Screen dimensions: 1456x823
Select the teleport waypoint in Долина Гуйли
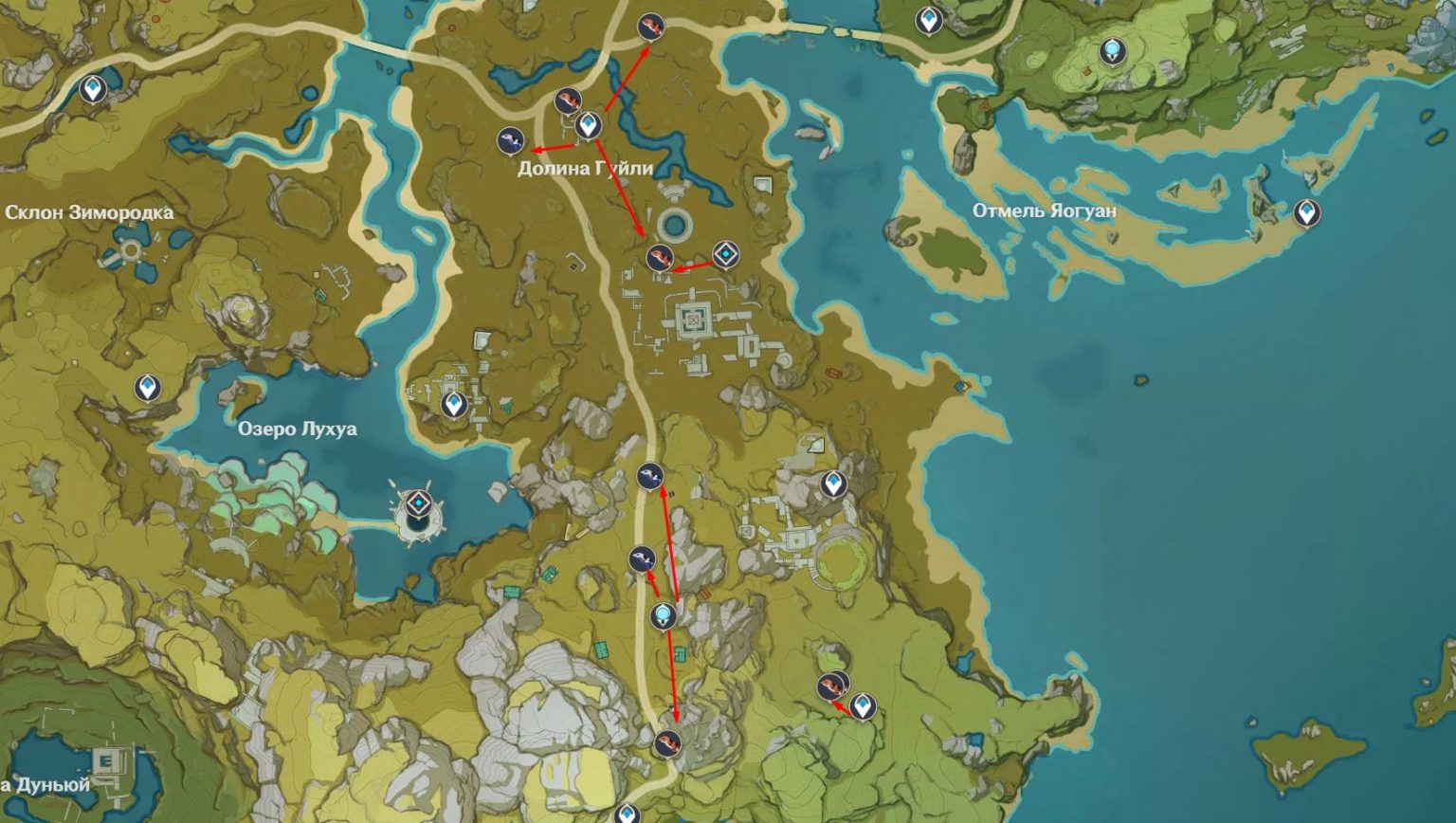point(588,123)
